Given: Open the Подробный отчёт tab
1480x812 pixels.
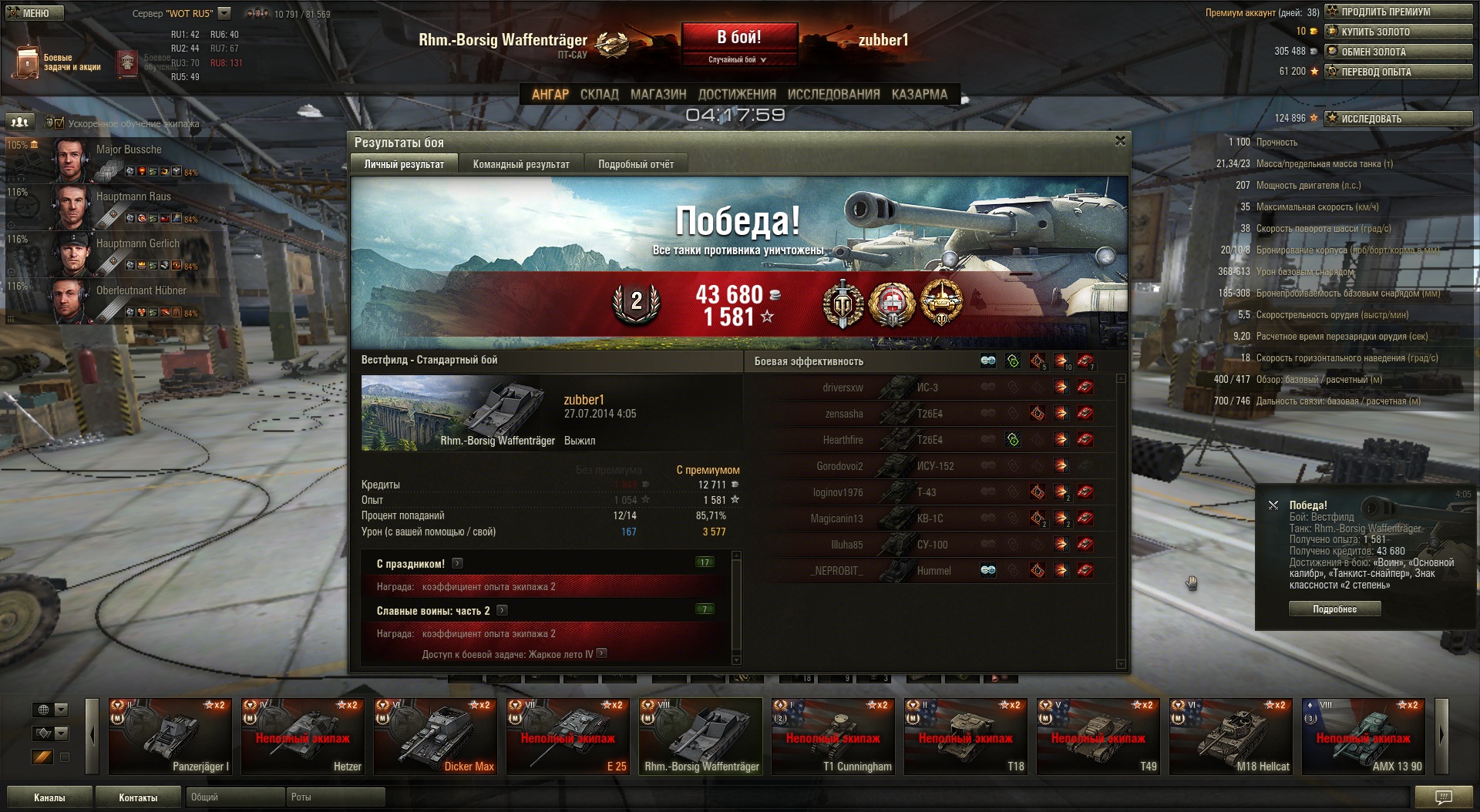Looking at the screenshot, I should point(635,164).
